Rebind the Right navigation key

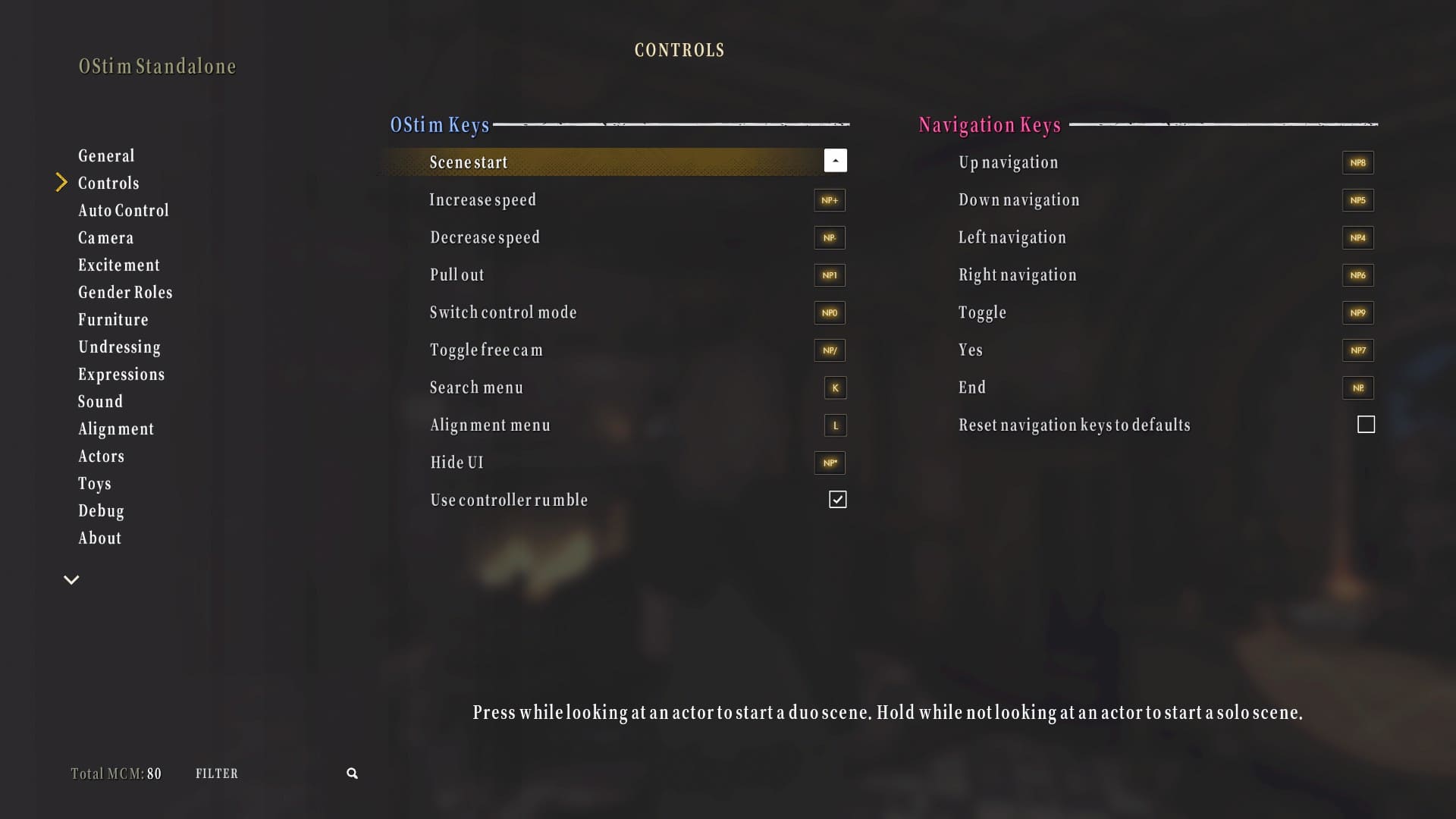pos(1357,275)
